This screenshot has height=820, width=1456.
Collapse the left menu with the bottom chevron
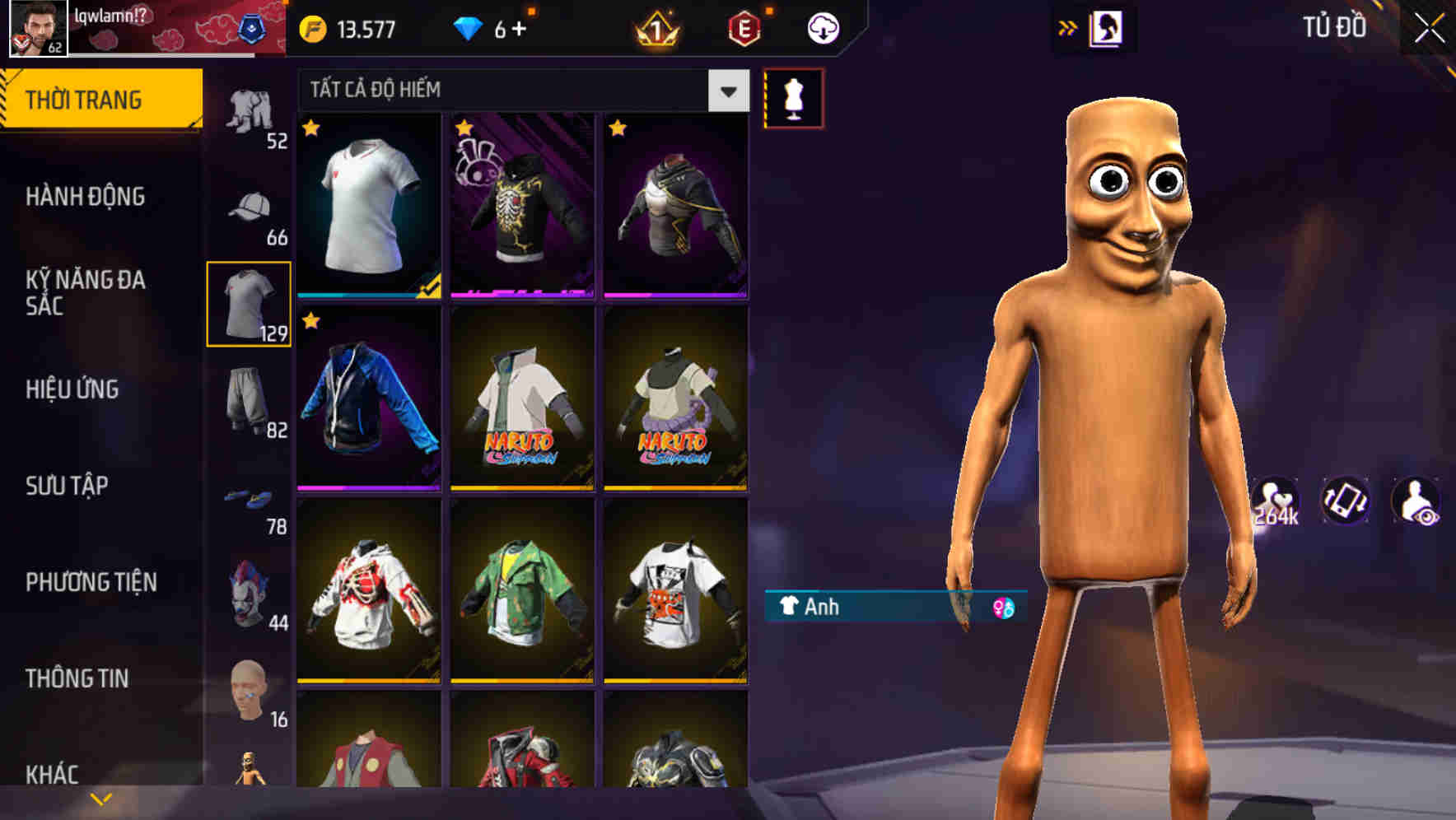pyautogui.click(x=101, y=797)
